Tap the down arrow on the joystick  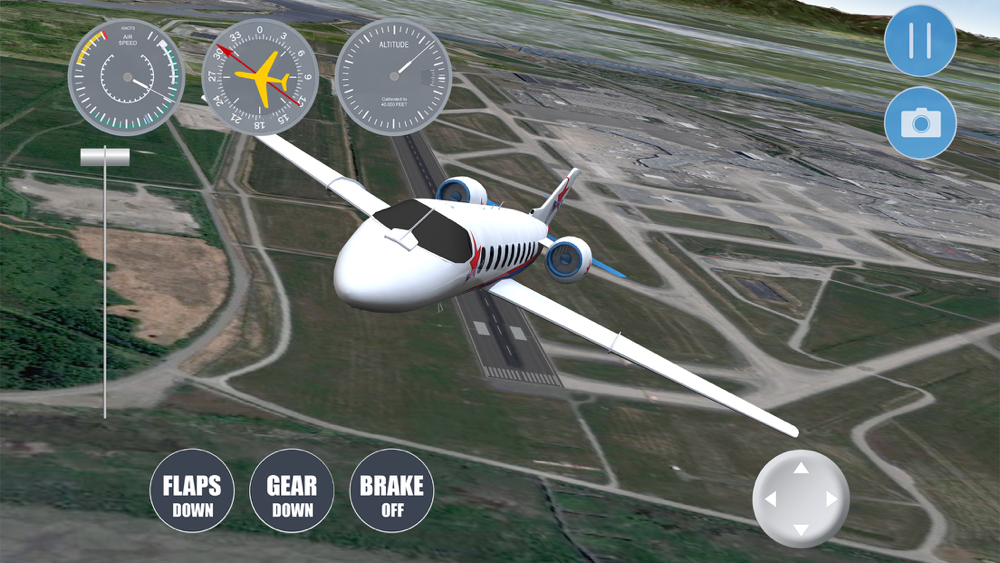click(x=800, y=529)
